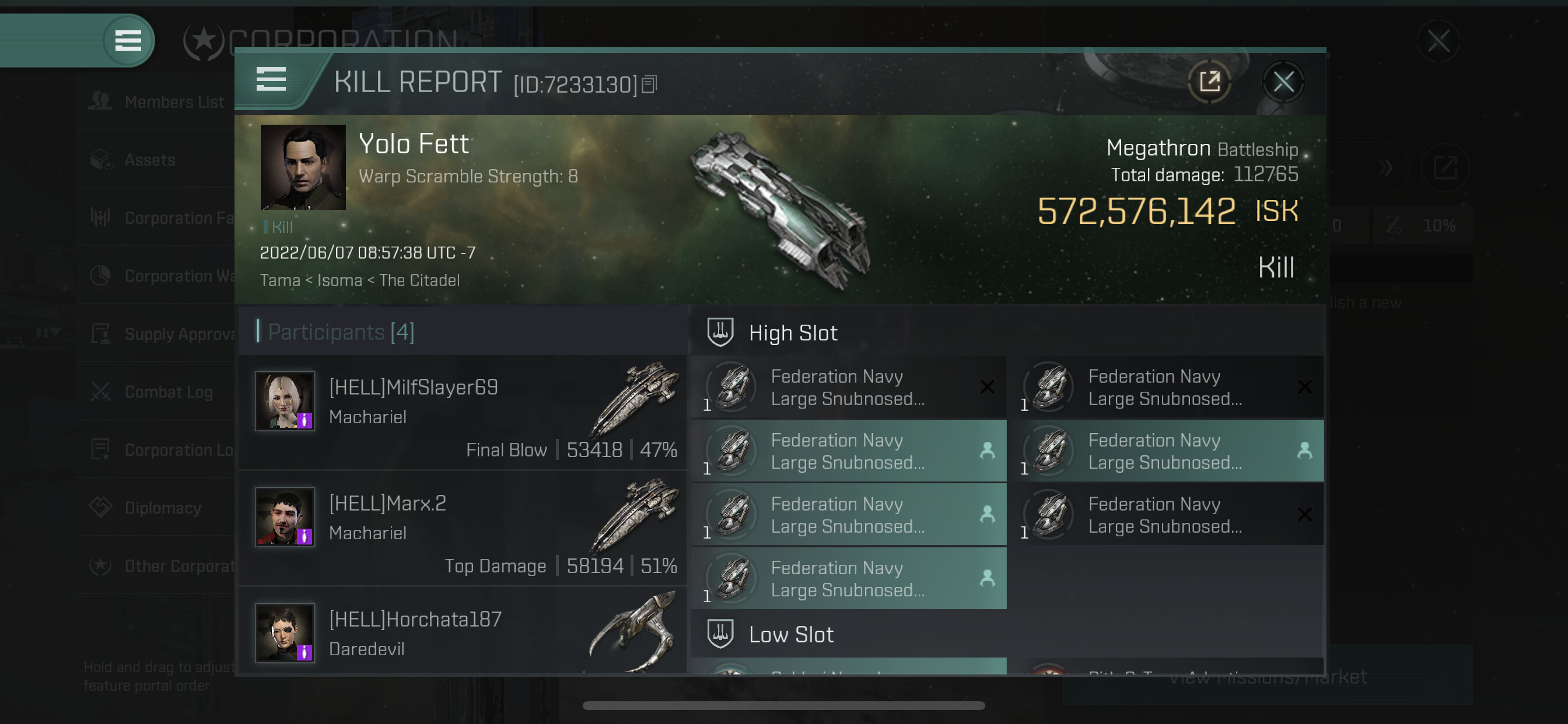Open the main menu button at top left
This screenshot has height=724, width=1568.
coord(128,41)
